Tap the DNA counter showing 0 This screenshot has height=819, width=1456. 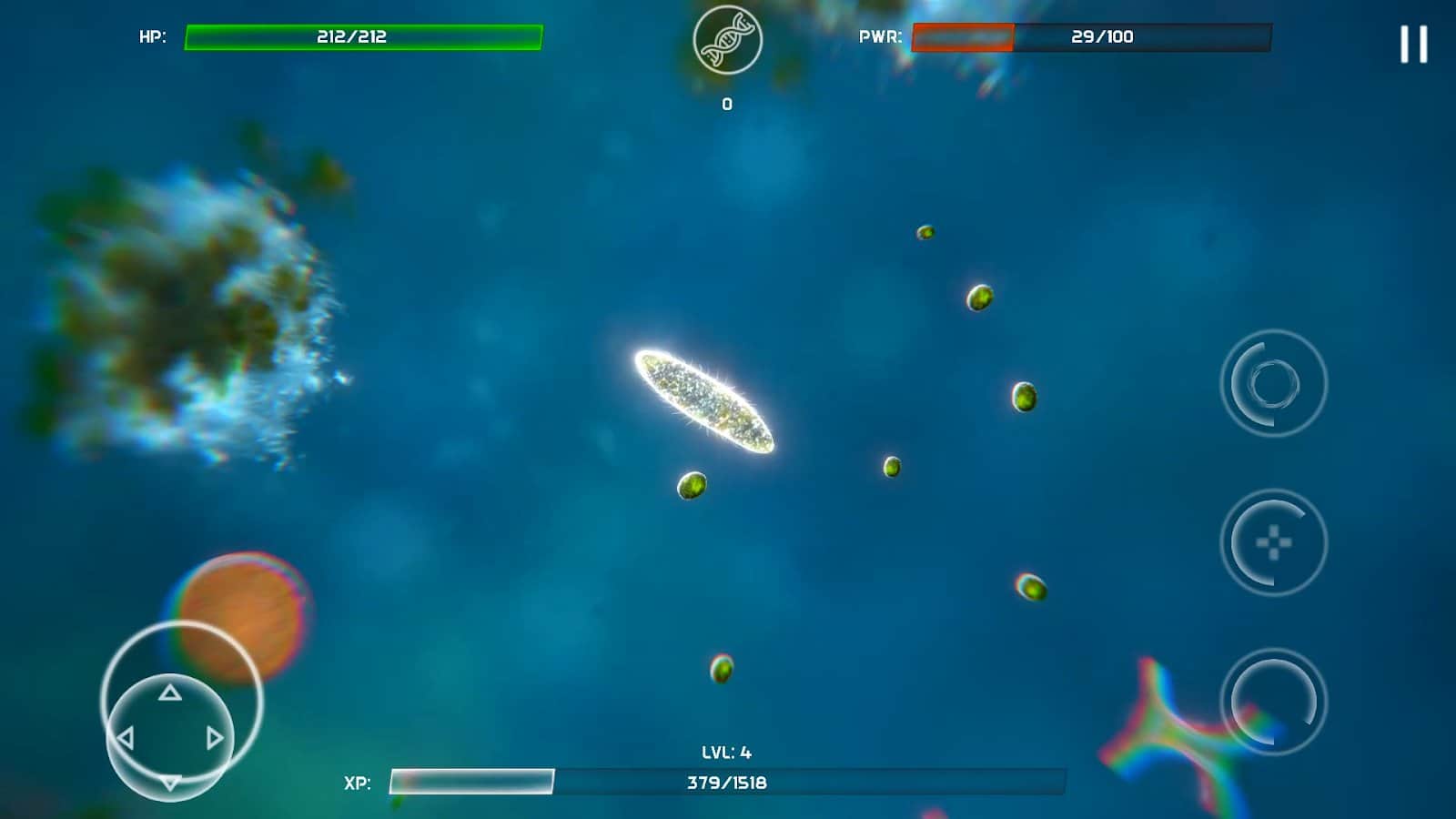(725, 103)
